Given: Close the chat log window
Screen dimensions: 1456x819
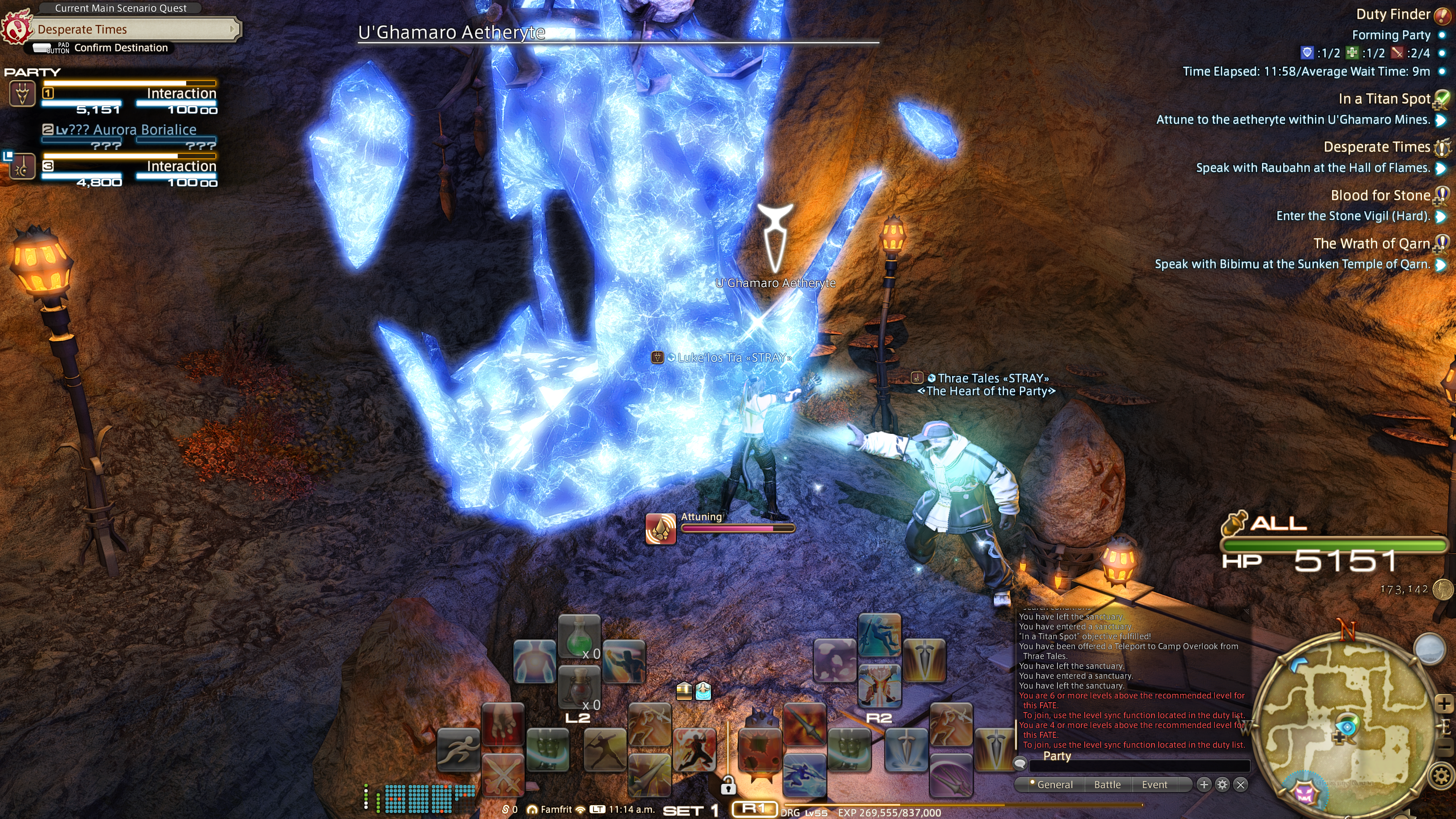Looking at the screenshot, I should (x=1241, y=784).
